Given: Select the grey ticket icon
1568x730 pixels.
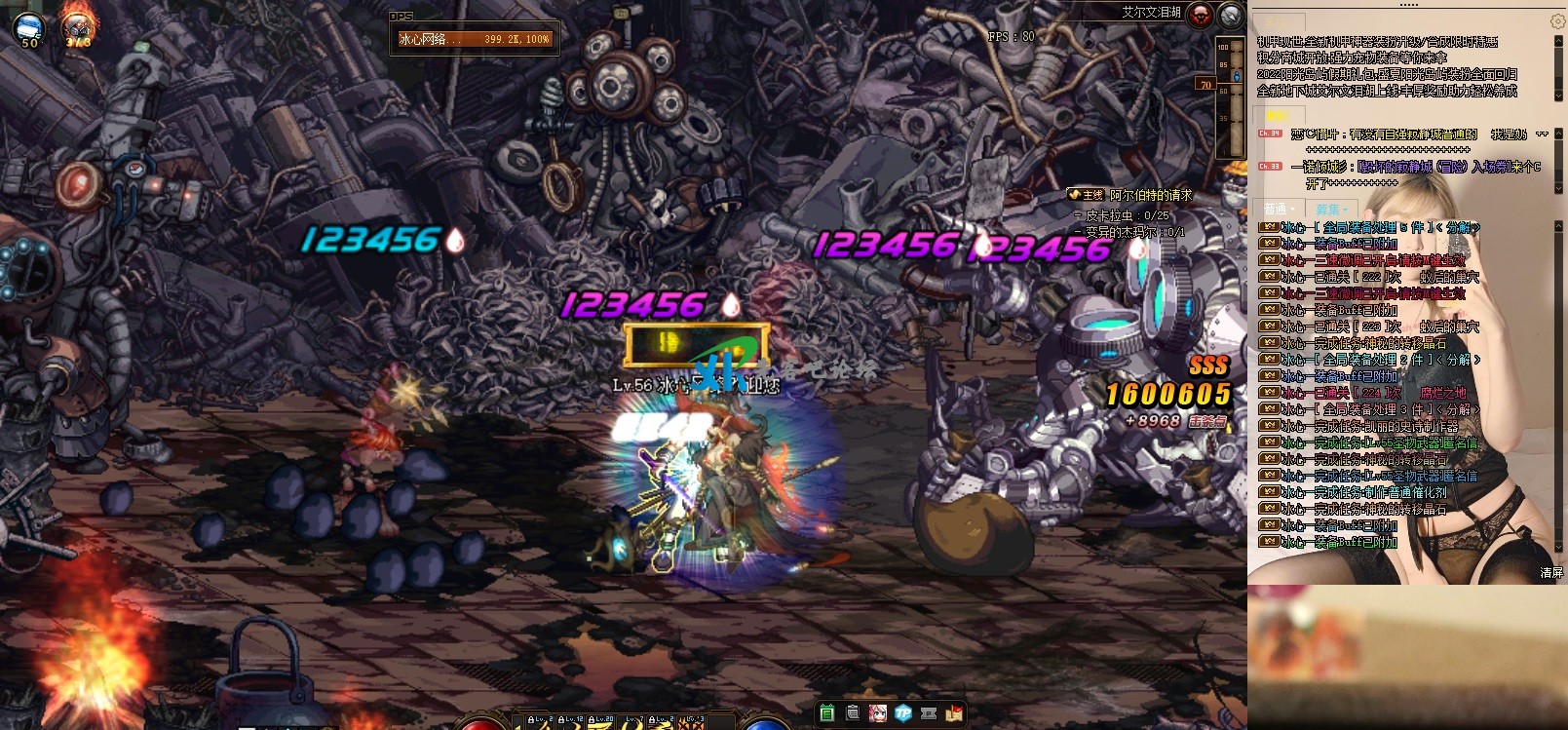Looking at the screenshot, I should 929,712.
